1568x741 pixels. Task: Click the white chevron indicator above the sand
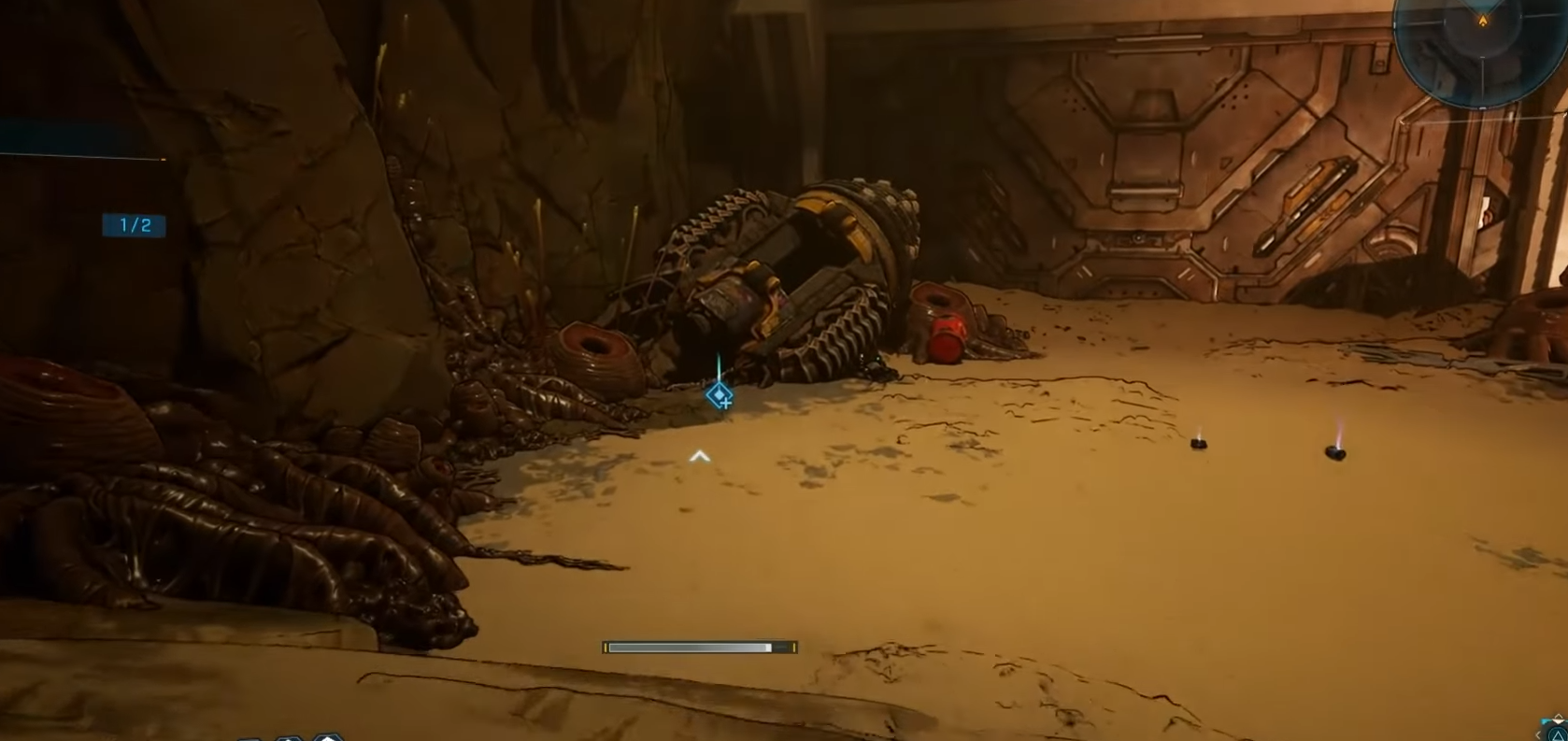(x=699, y=456)
